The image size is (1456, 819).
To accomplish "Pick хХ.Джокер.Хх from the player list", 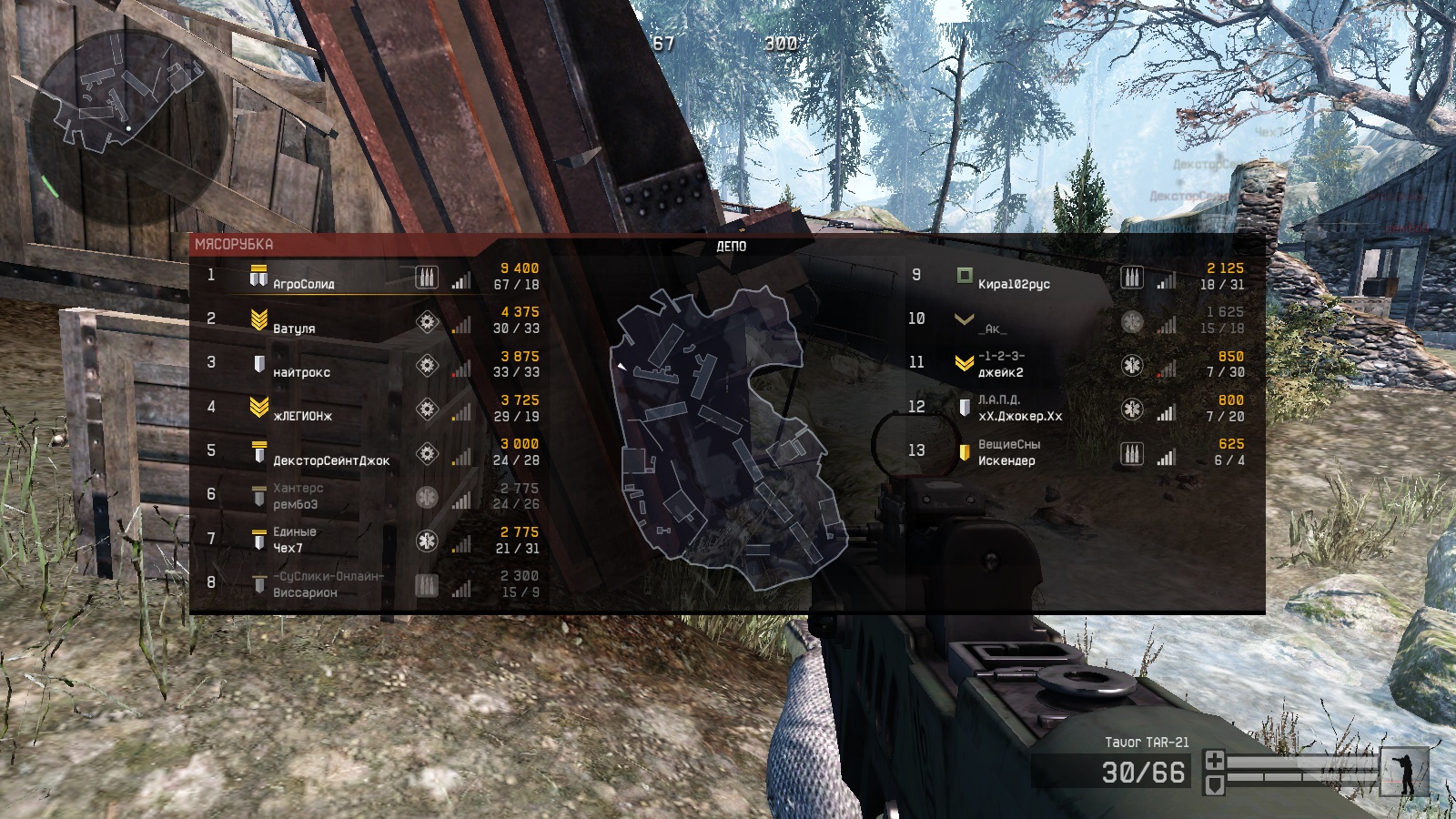I will (1020, 416).
